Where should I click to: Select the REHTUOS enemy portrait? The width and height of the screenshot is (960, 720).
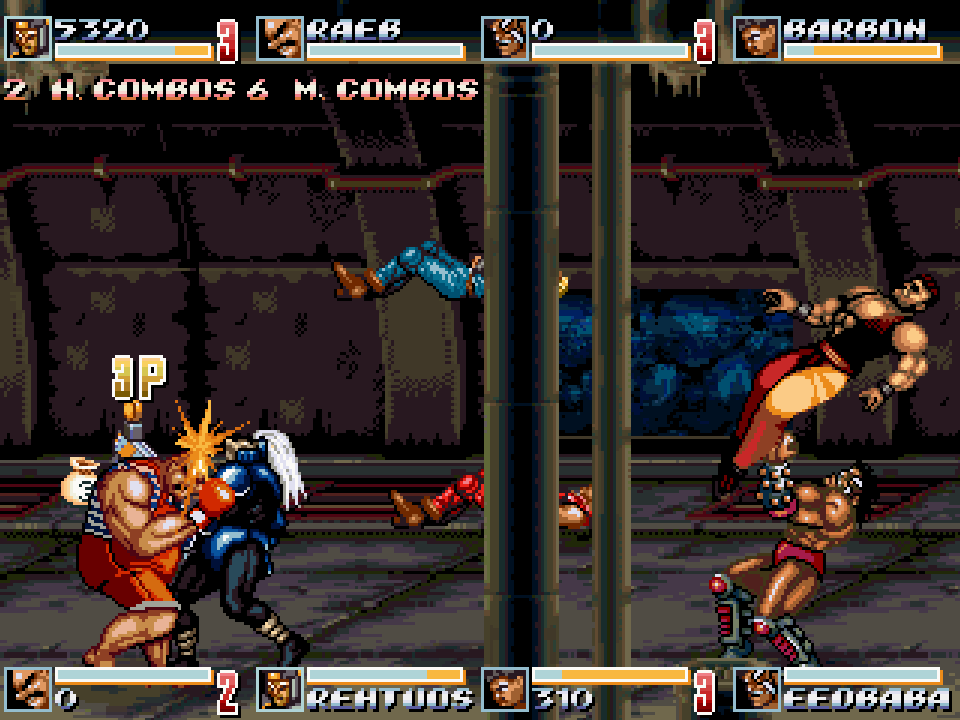[280, 689]
